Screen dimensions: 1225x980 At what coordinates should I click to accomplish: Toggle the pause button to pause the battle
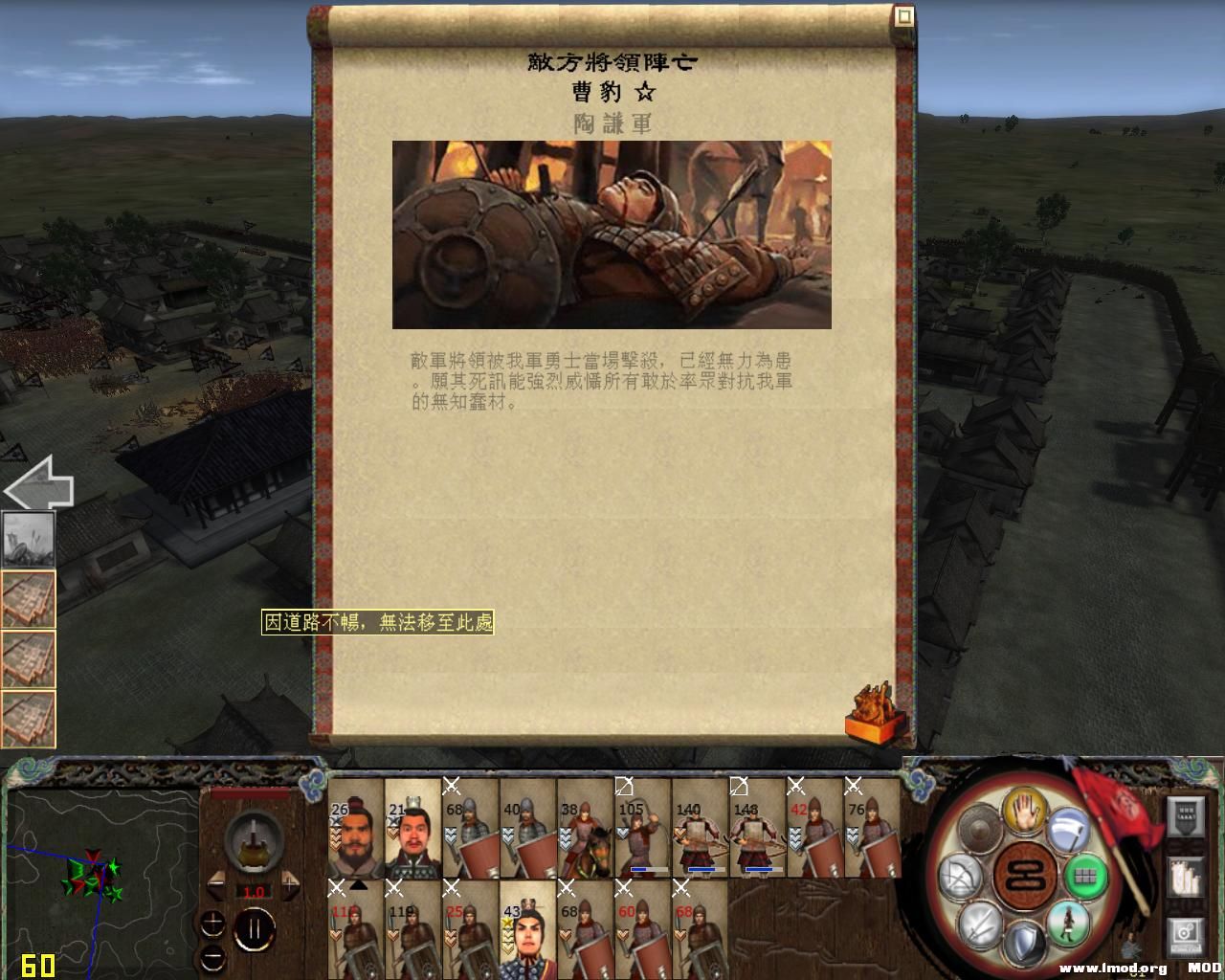(254, 928)
